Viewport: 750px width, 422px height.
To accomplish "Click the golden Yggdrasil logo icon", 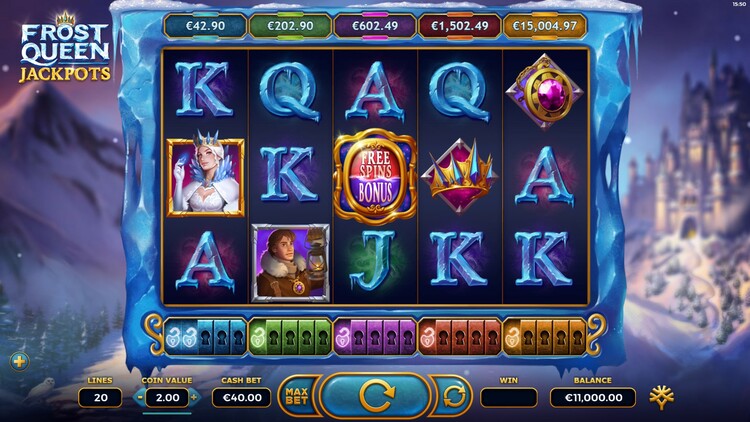I will (659, 396).
